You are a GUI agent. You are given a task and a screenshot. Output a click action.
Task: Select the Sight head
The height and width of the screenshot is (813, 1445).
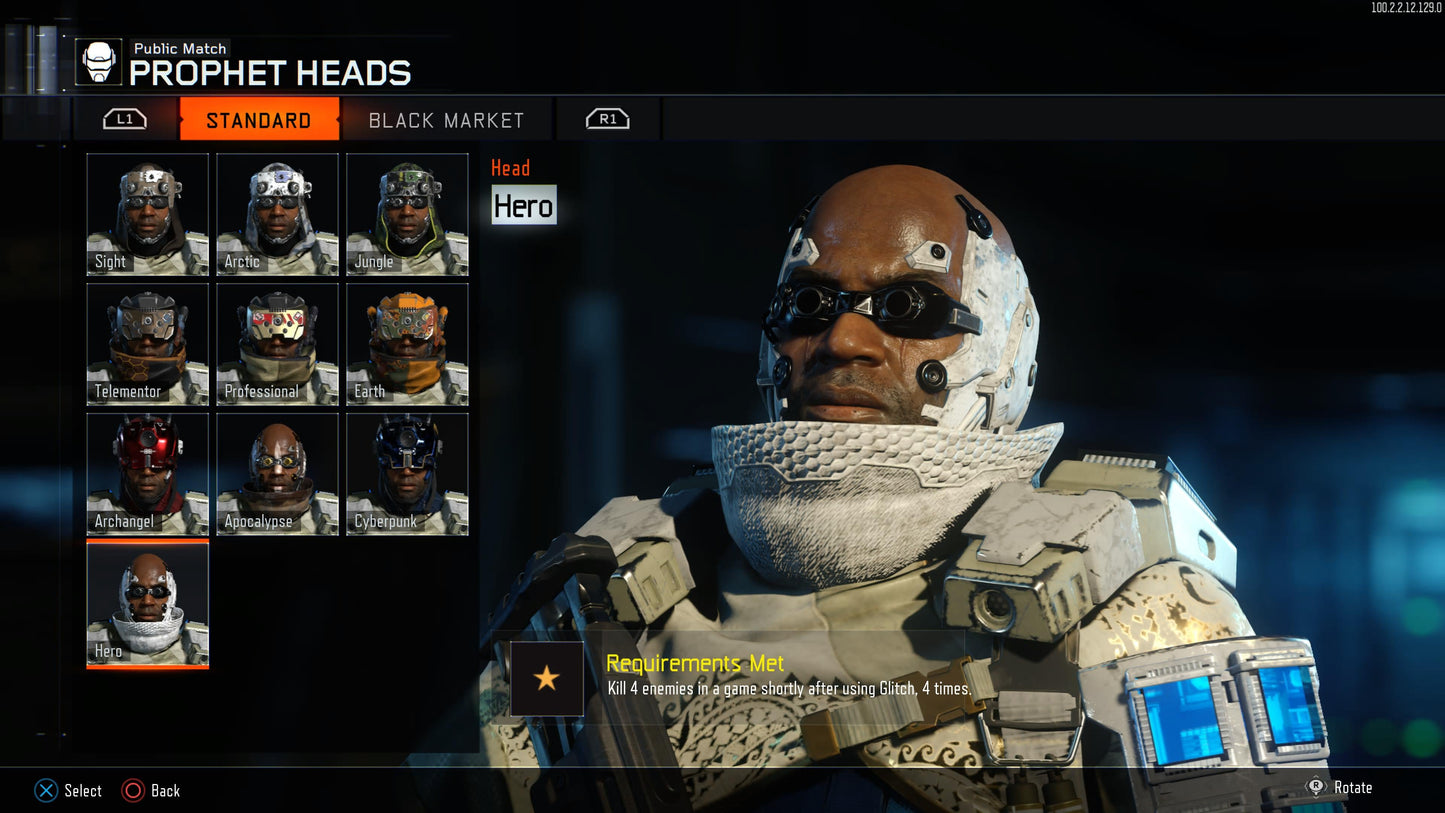[x=148, y=214]
